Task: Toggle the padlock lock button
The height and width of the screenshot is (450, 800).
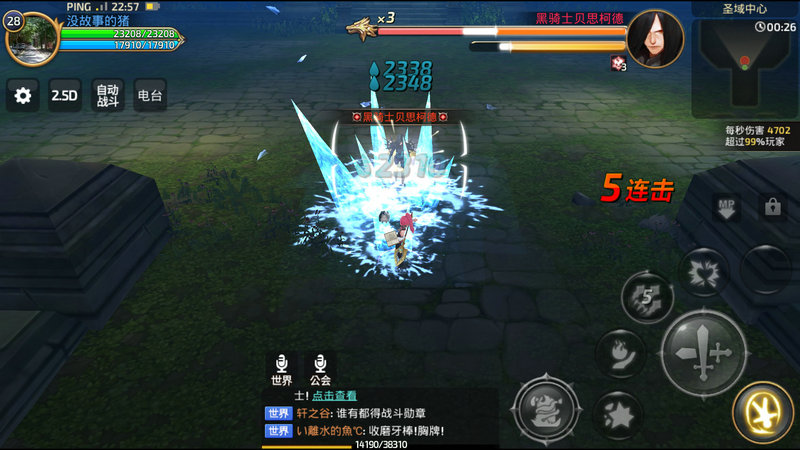Action: pyautogui.click(x=772, y=207)
